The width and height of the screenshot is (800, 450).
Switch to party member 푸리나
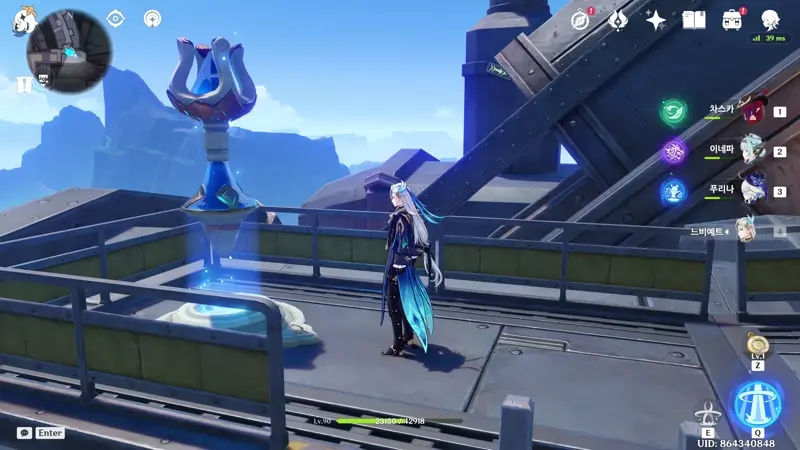pyautogui.click(x=752, y=191)
